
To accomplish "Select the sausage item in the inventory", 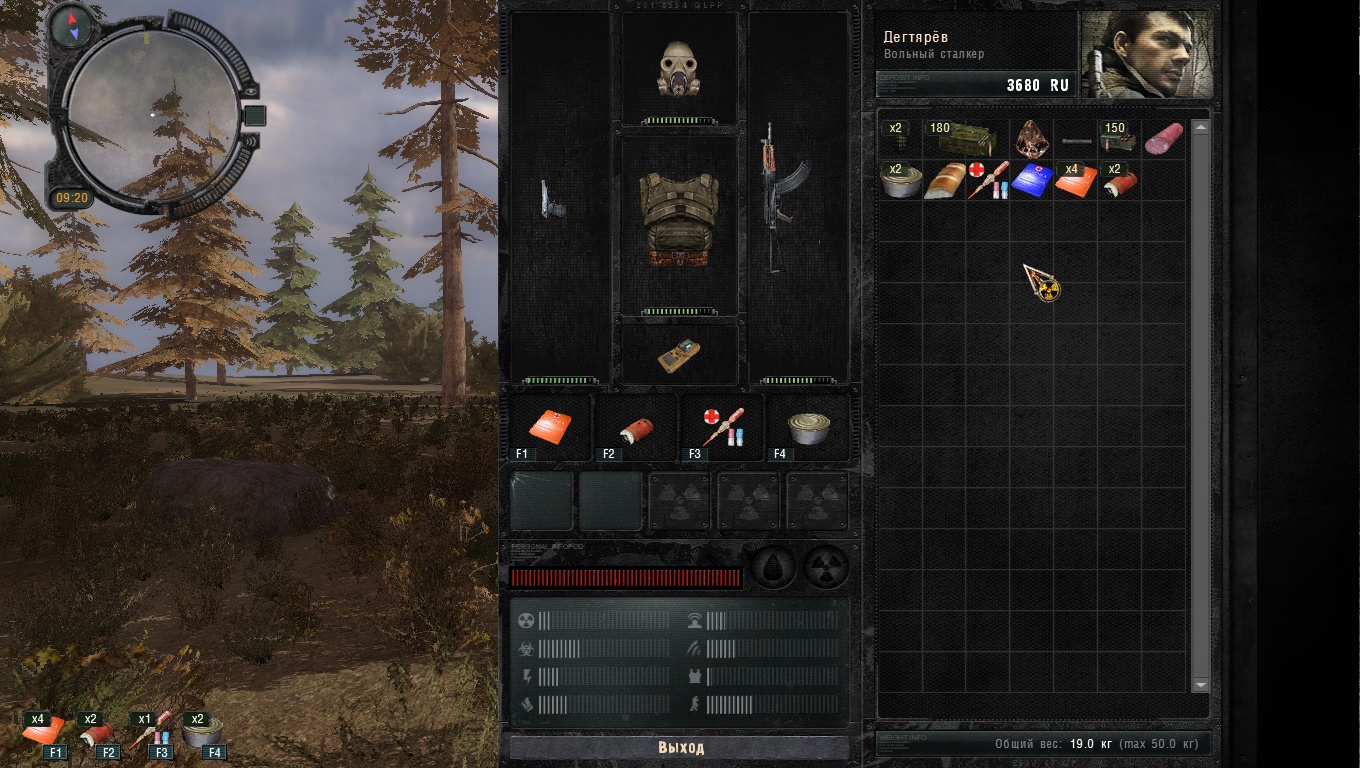I will (1165, 138).
